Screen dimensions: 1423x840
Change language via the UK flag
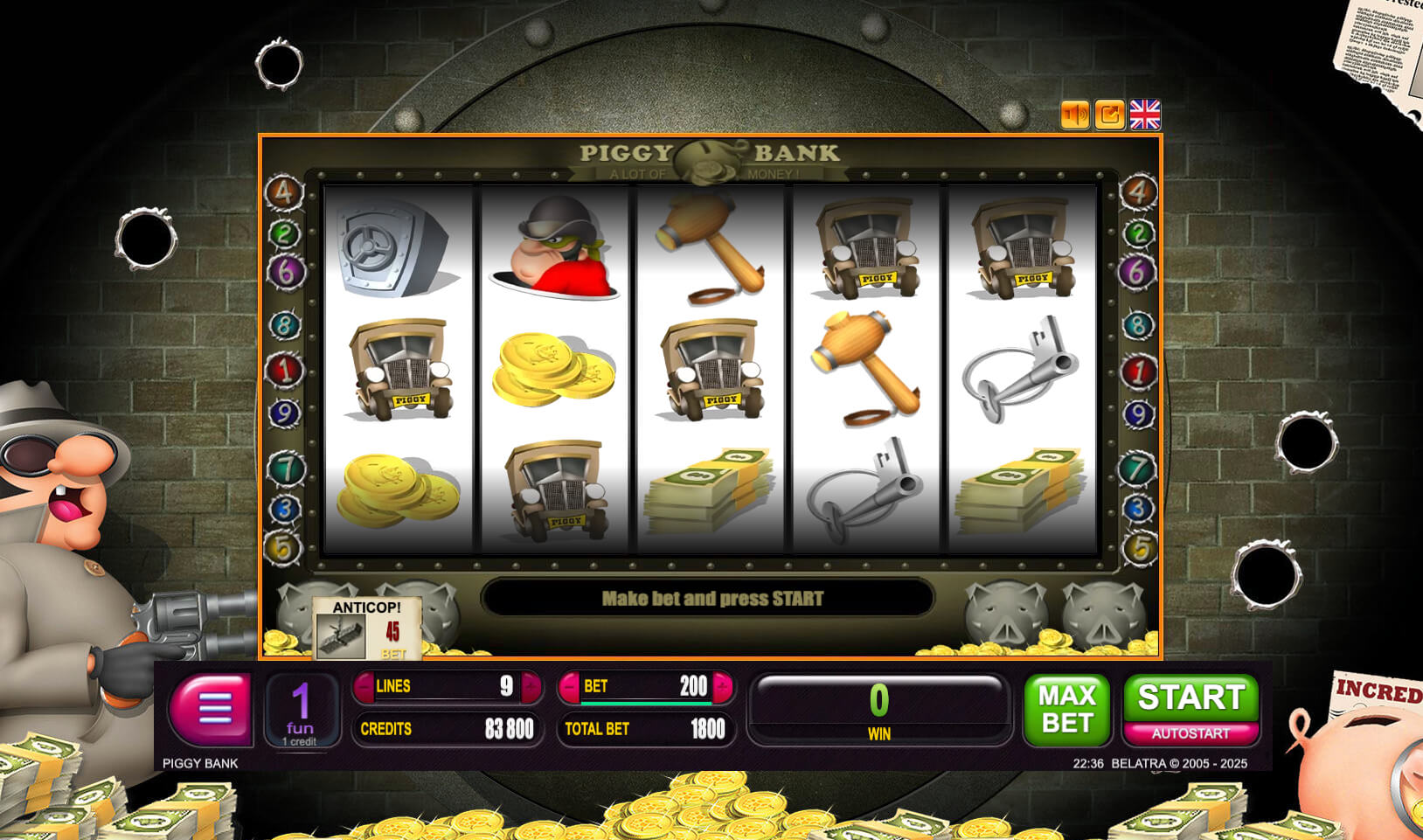point(1145,115)
